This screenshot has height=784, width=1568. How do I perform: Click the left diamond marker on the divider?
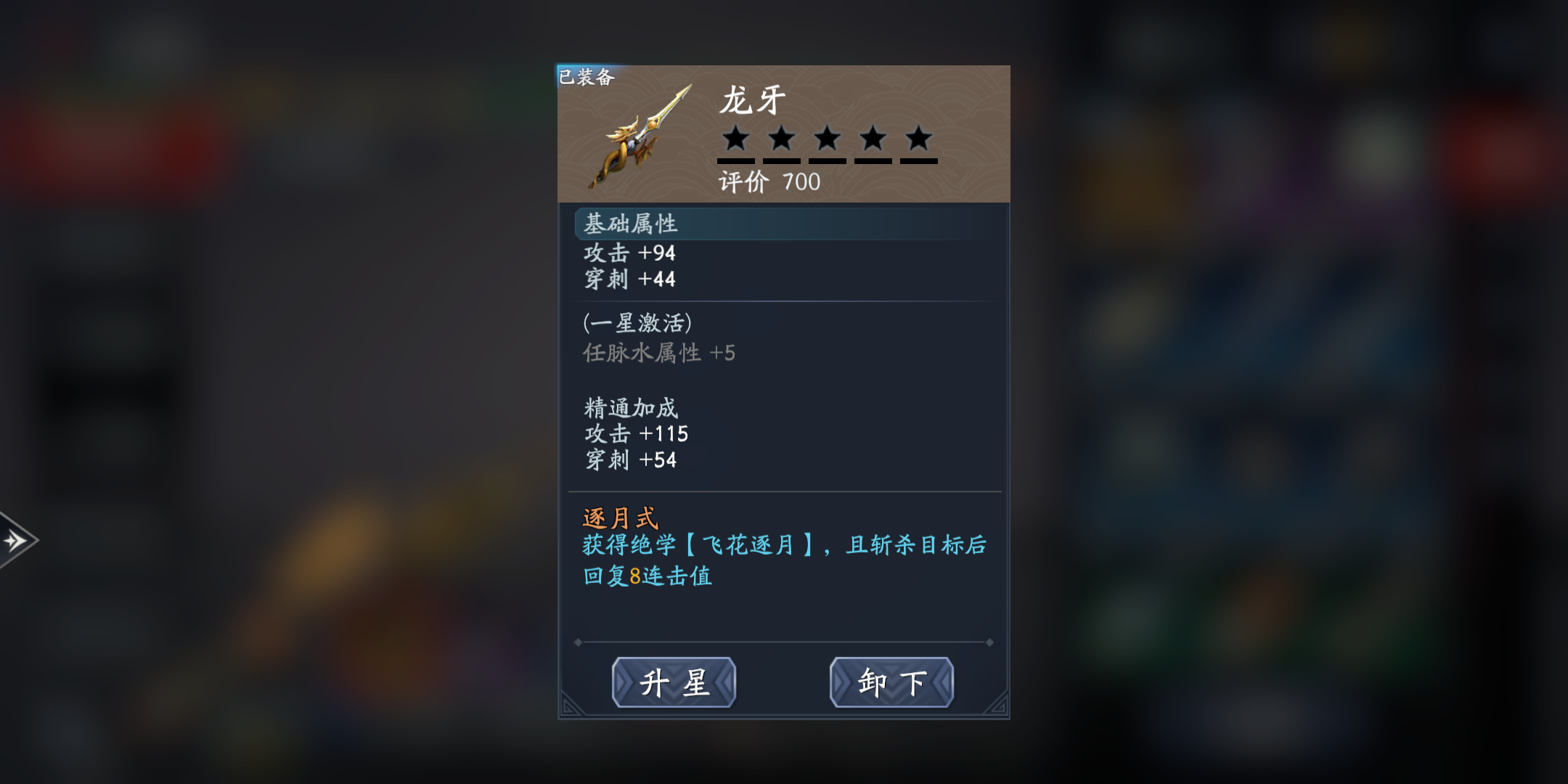[577, 642]
